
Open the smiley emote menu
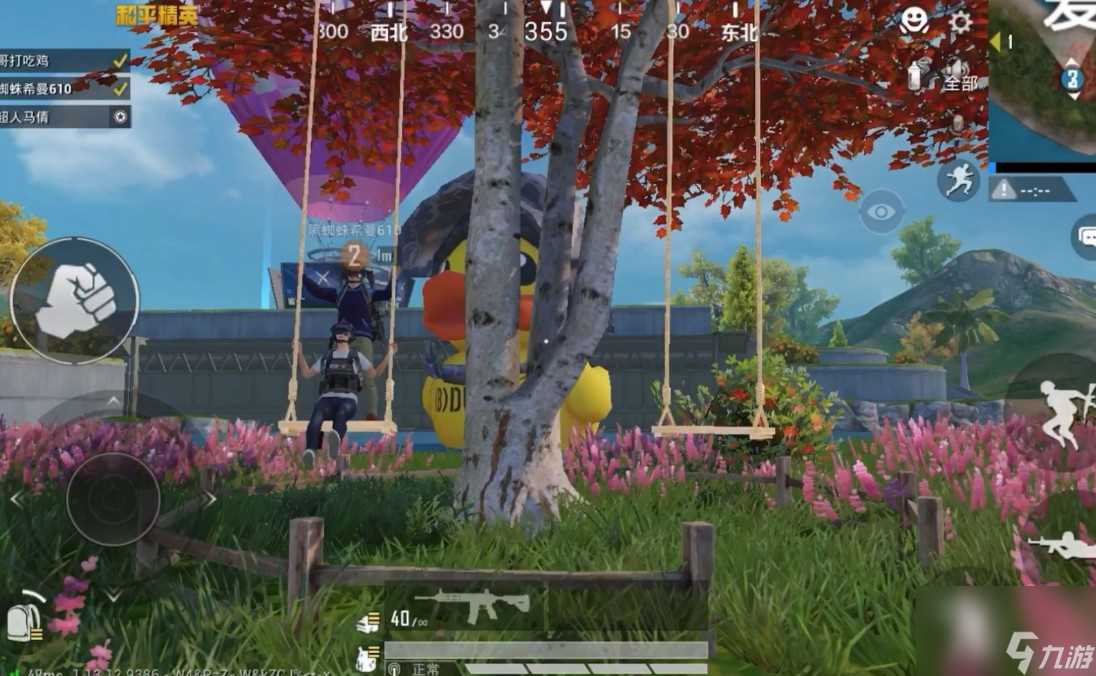(x=914, y=21)
